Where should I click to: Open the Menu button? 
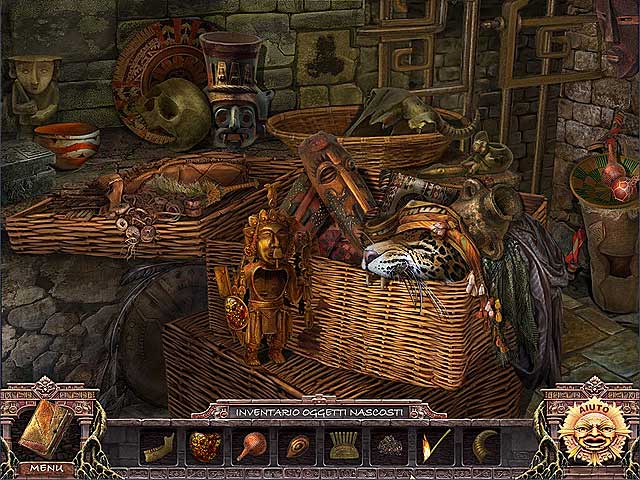pyautogui.click(x=46, y=467)
